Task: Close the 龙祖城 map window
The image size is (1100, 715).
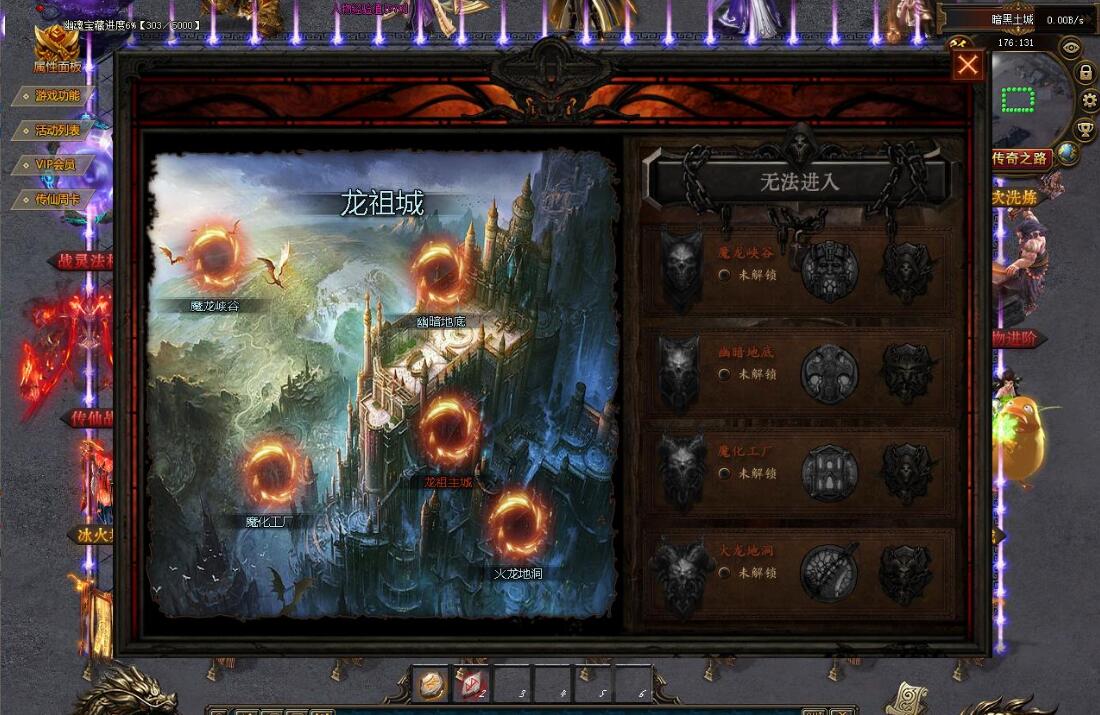Action: coord(967,65)
